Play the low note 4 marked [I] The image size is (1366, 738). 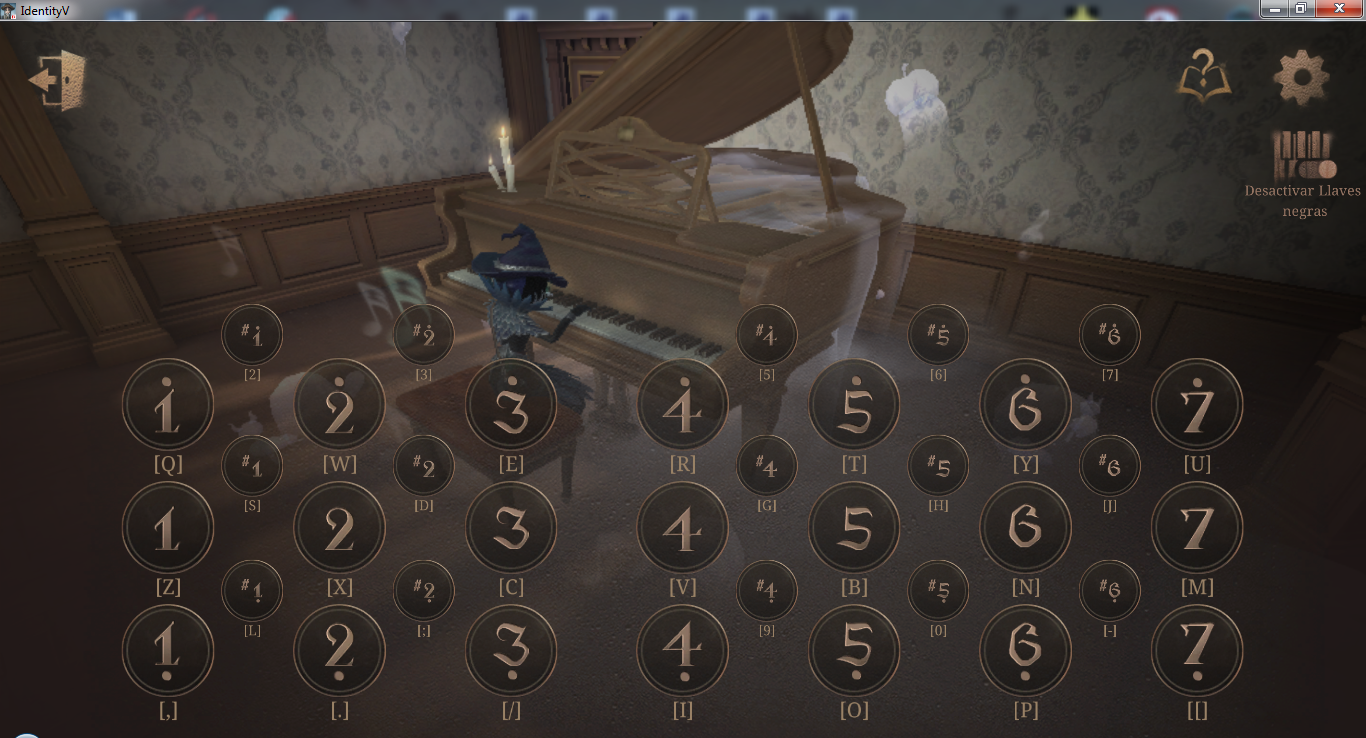[x=682, y=650]
